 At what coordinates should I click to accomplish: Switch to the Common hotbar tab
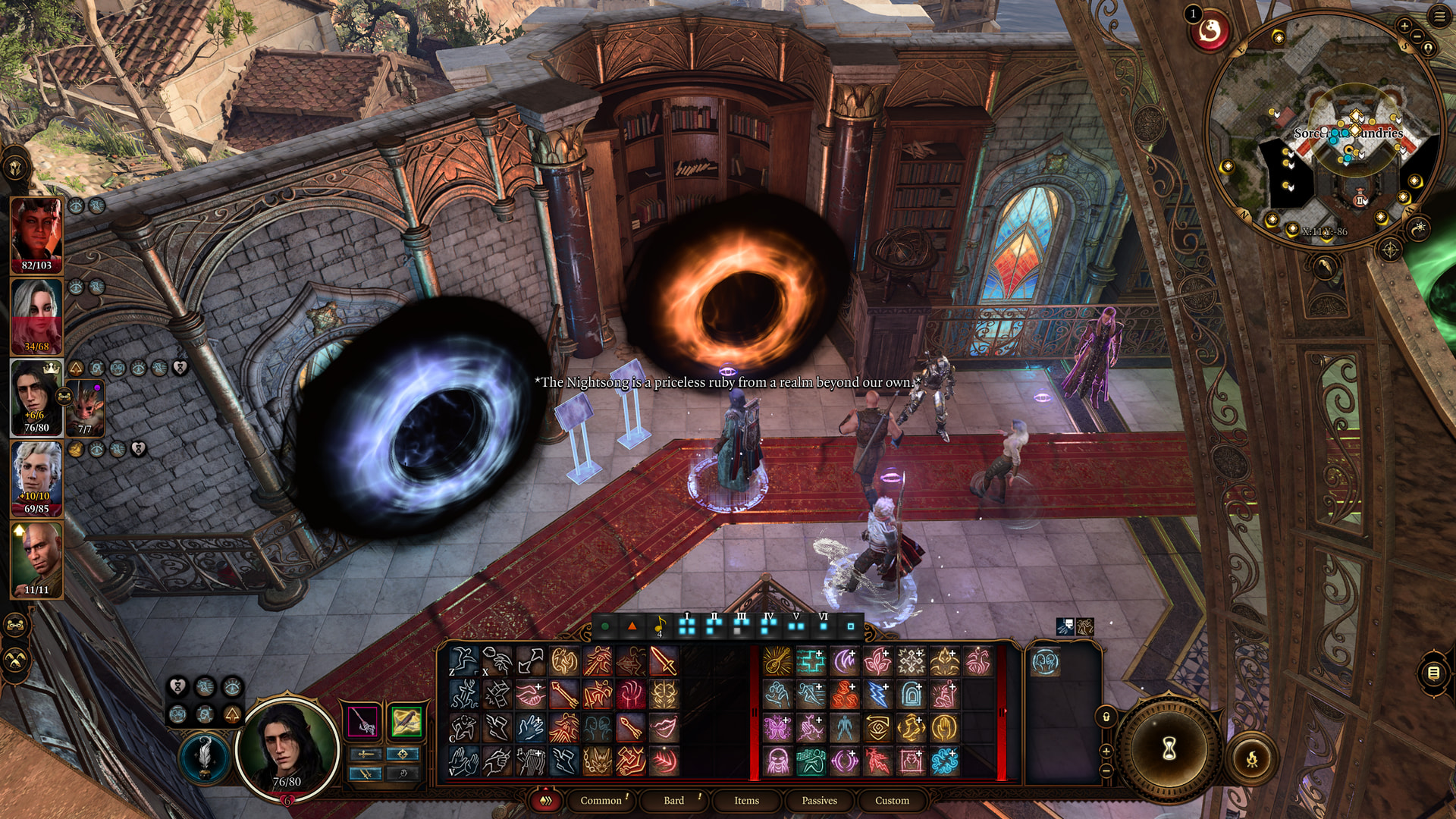point(601,800)
